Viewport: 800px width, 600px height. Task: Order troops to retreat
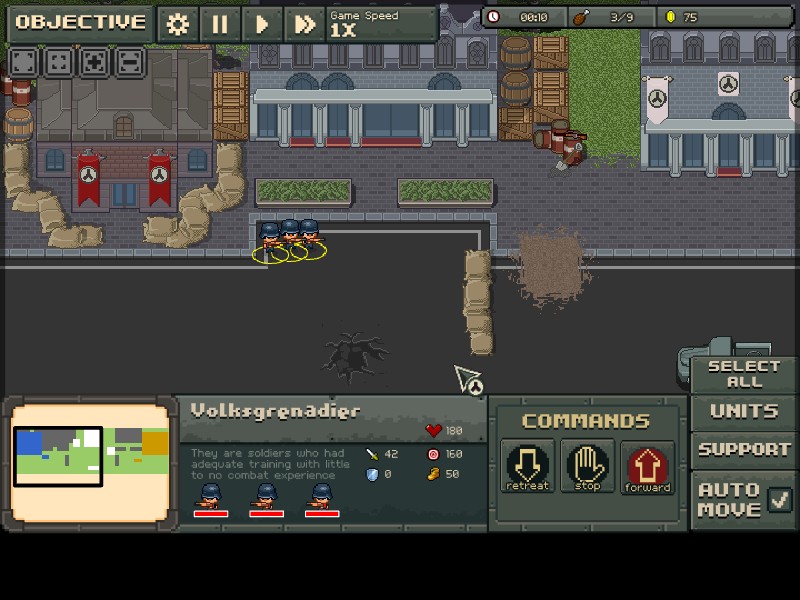point(527,466)
